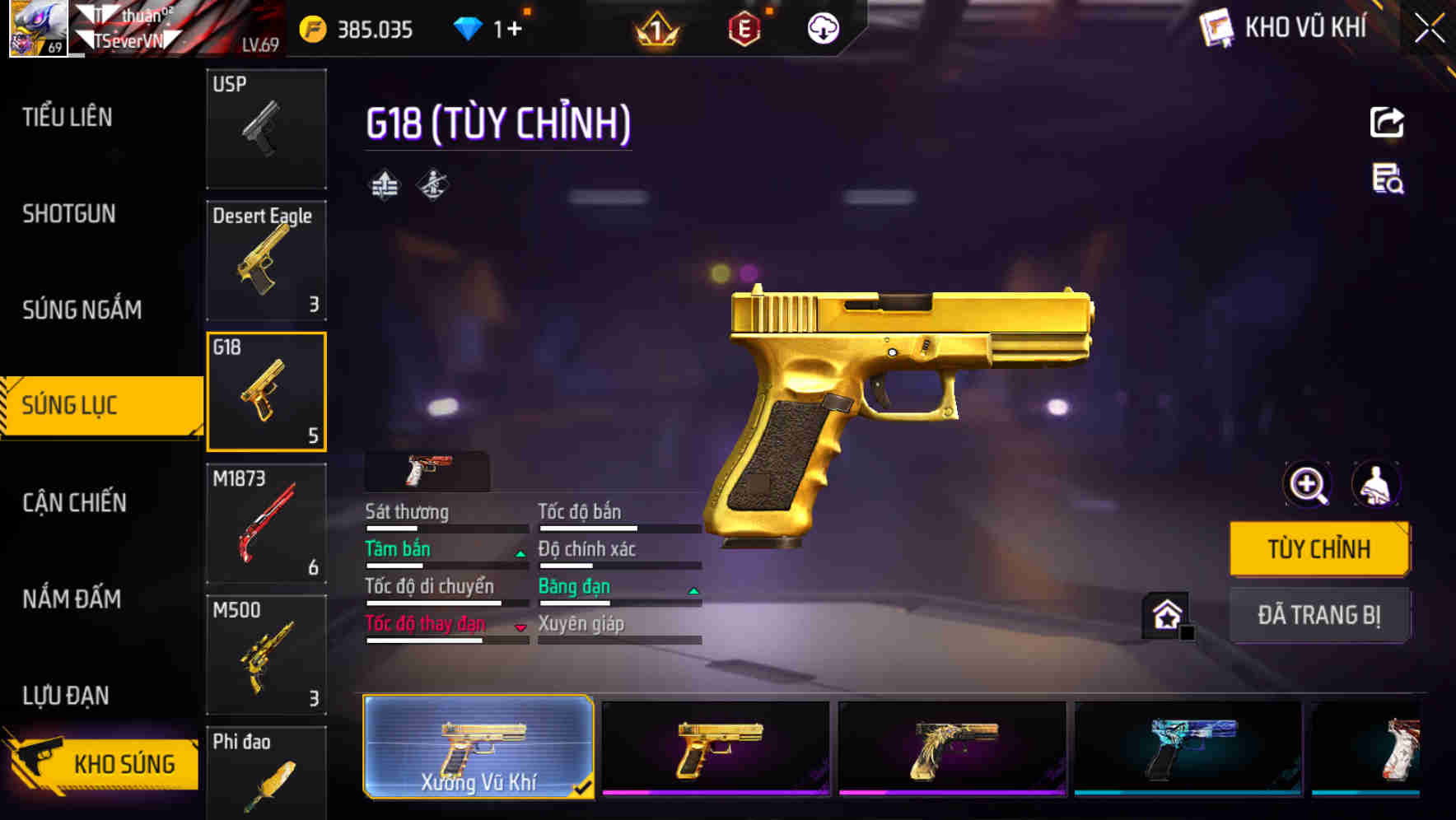1456x820 pixels.
Task: Click the ĐÃ TRANG BỊ button
Action: point(1318,615)
